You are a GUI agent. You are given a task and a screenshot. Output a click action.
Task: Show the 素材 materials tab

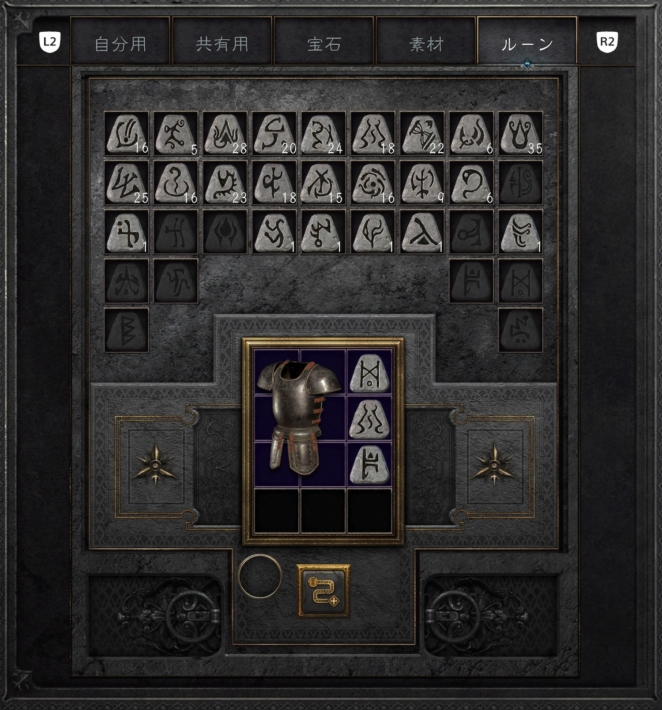coord(426,45)
